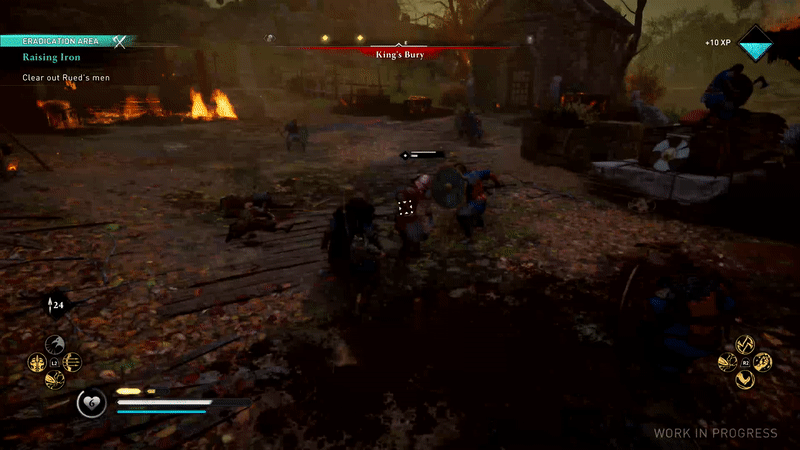This screenshot has height=450, width=800.
Task: Activate the multi-arrow volley ranged ability
Action: pos(72,362)
